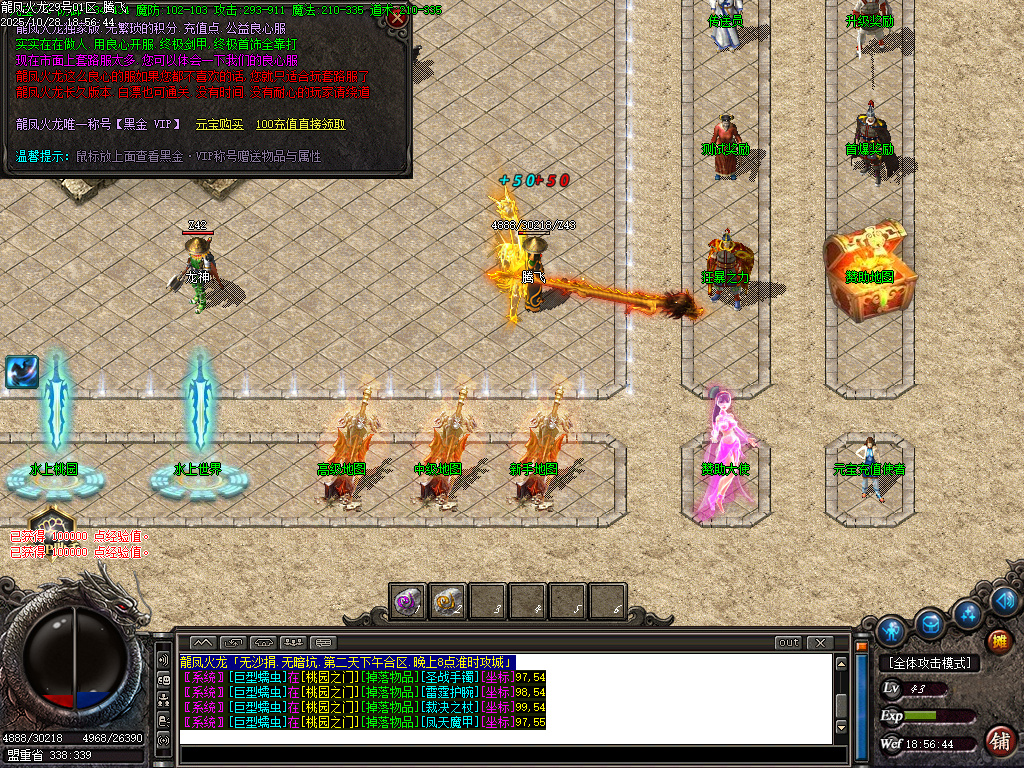Open the character figure round button

tap(891, 630)
